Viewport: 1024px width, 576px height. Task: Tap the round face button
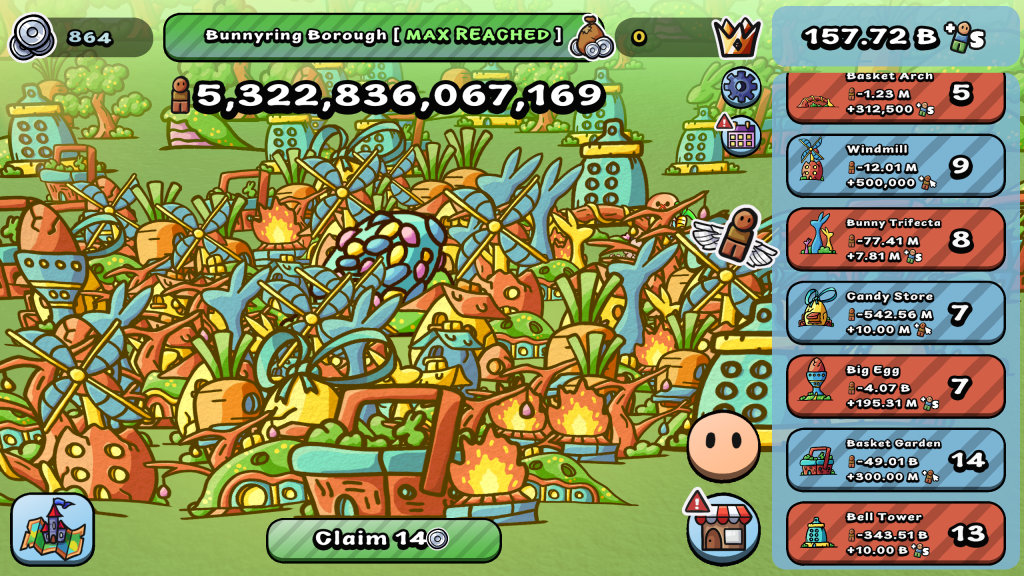(x=723, y=445)
